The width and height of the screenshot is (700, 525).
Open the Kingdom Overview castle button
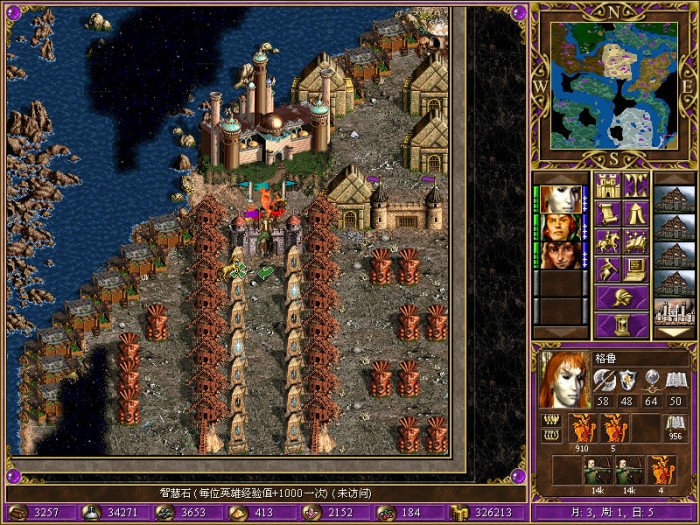[608, 185]
